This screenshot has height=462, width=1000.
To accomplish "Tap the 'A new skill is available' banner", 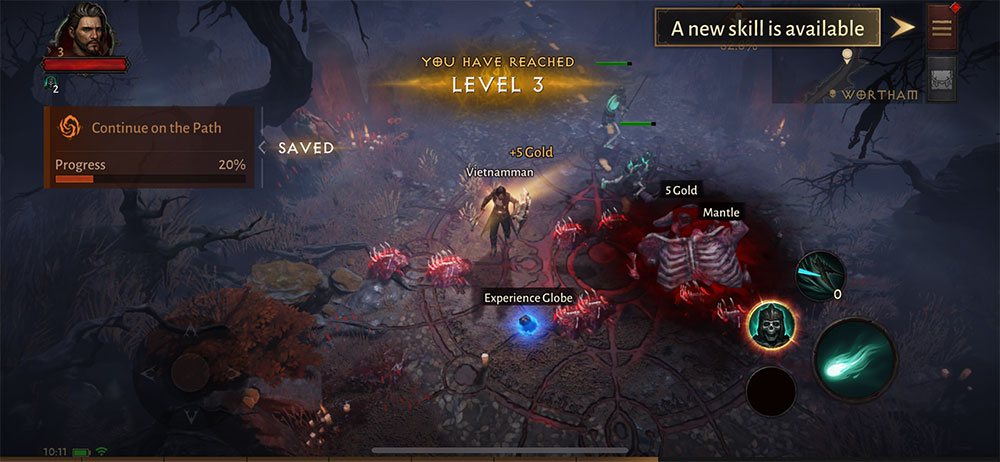I will tap(767, 28).
